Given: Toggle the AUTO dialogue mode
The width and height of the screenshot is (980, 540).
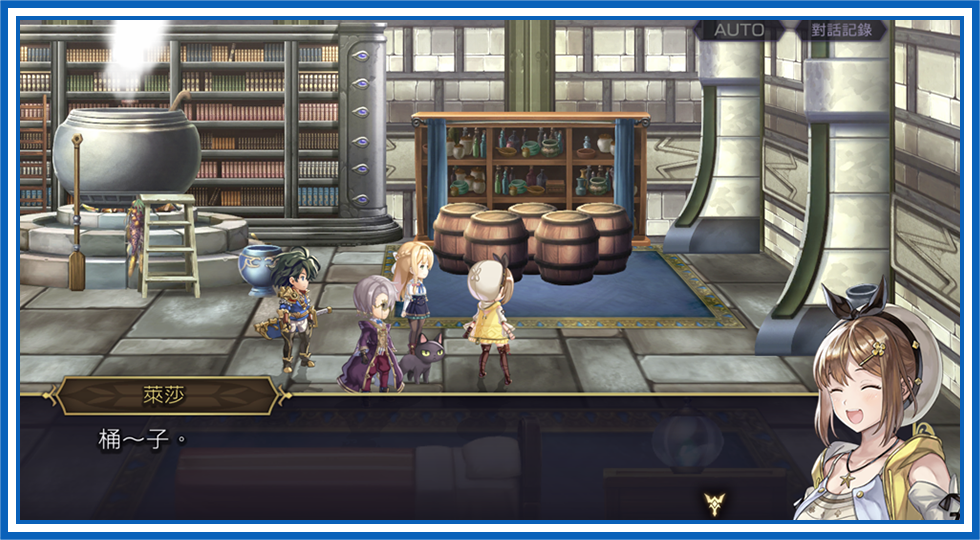Looking at the screenshot, I should tap(741, 30).
